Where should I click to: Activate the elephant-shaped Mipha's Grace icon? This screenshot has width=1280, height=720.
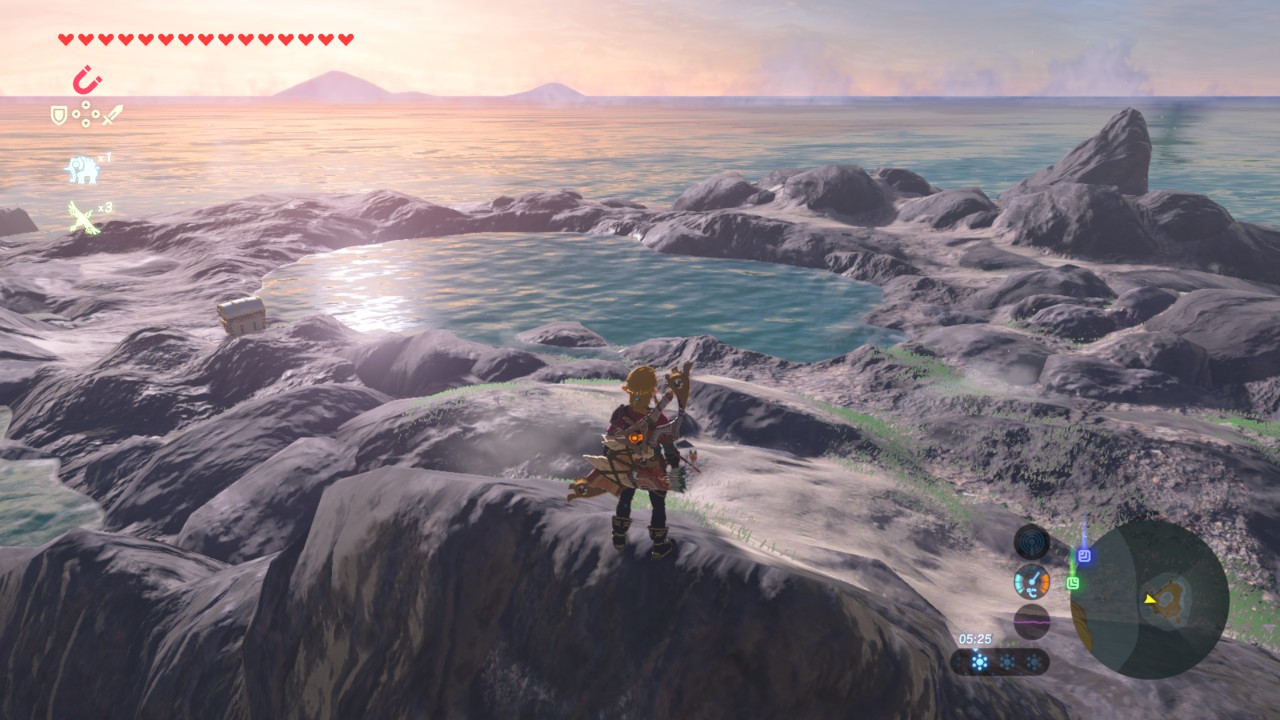point(82,169)
